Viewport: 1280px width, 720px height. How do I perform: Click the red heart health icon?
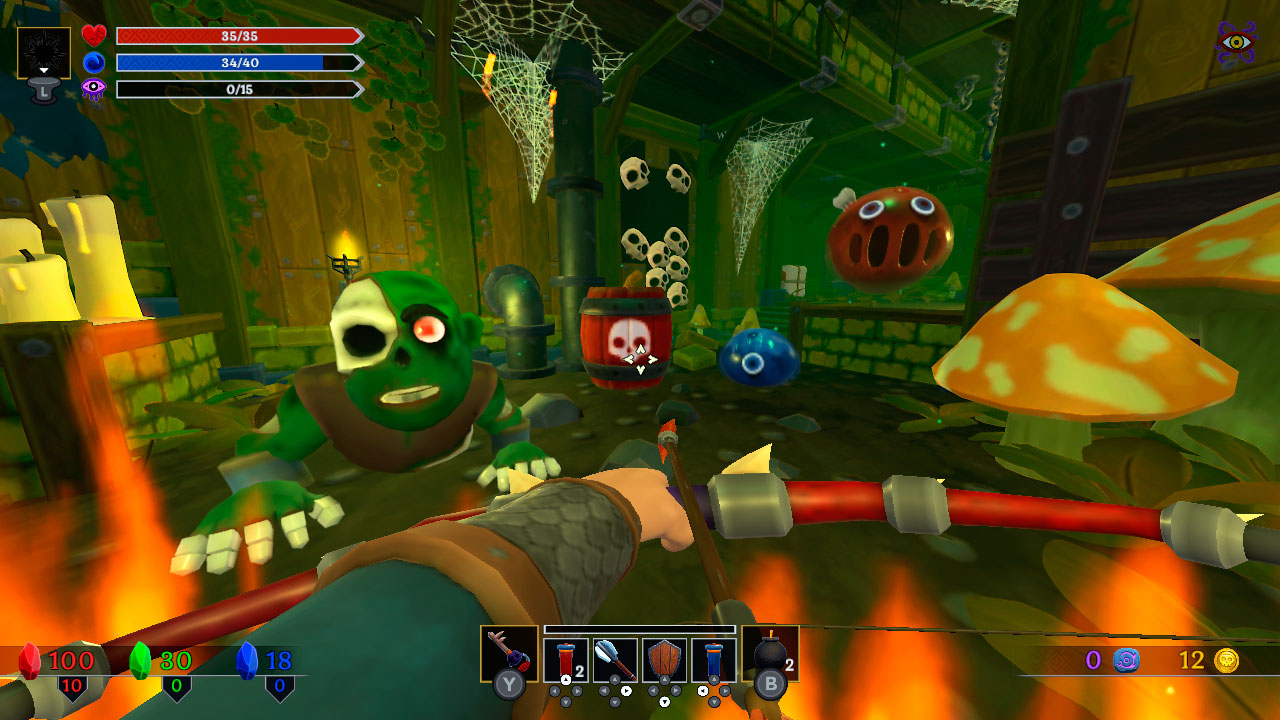91,35
